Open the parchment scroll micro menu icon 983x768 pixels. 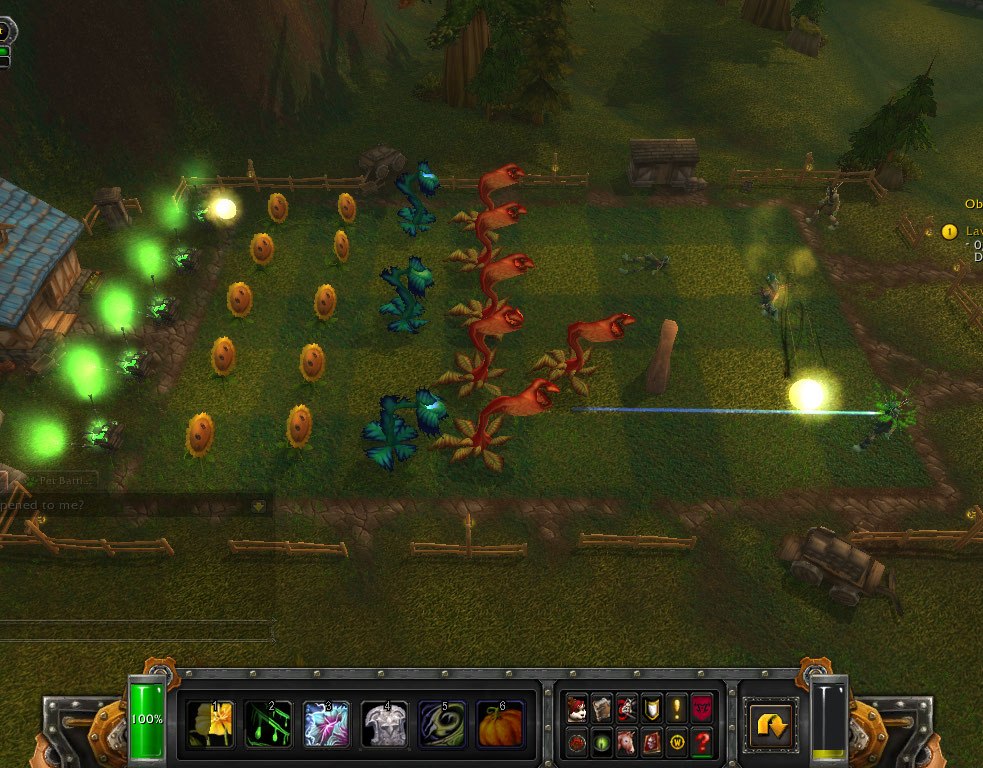[602, 709]
